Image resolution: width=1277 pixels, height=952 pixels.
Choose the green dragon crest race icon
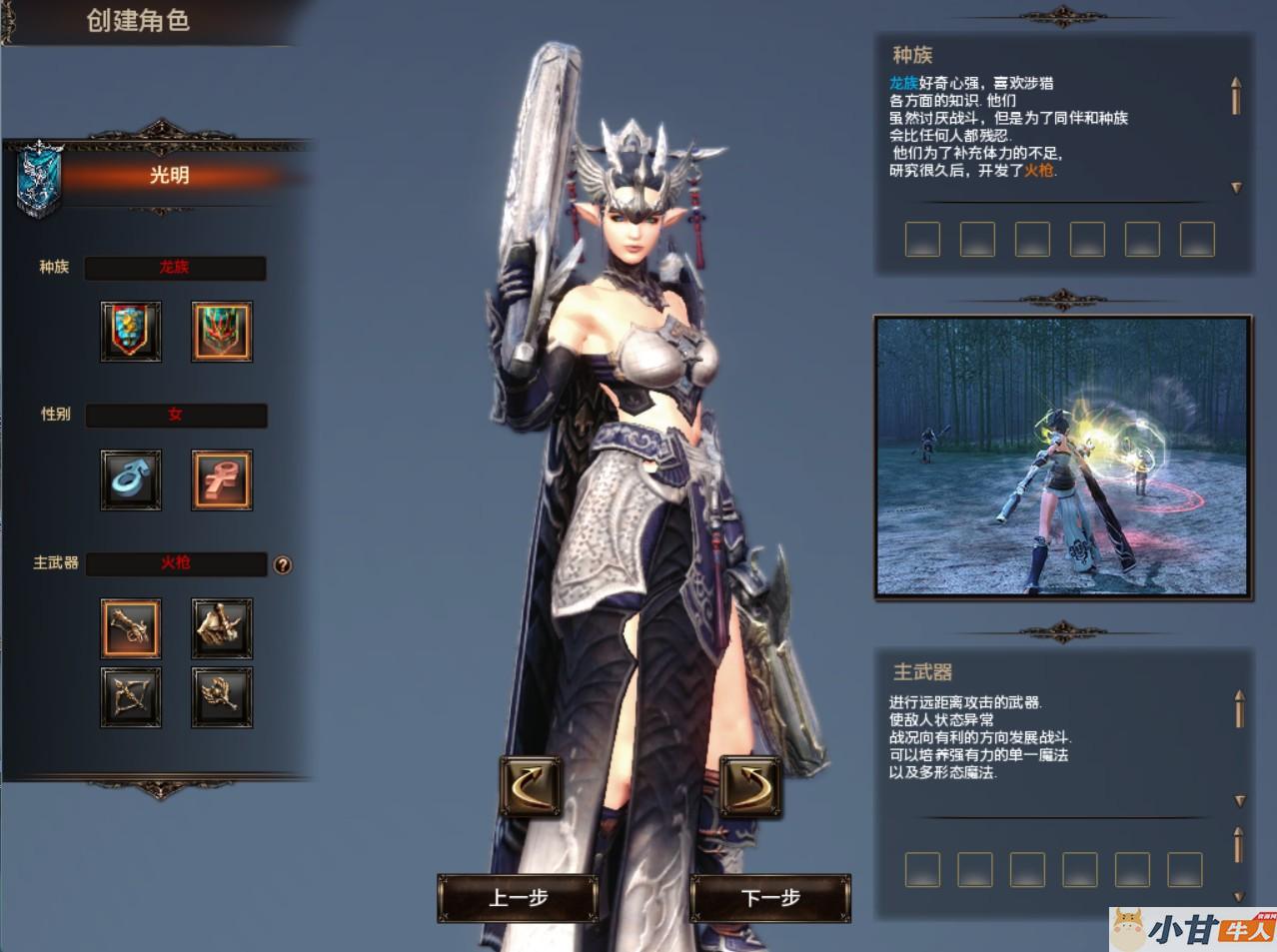(221, 331)
